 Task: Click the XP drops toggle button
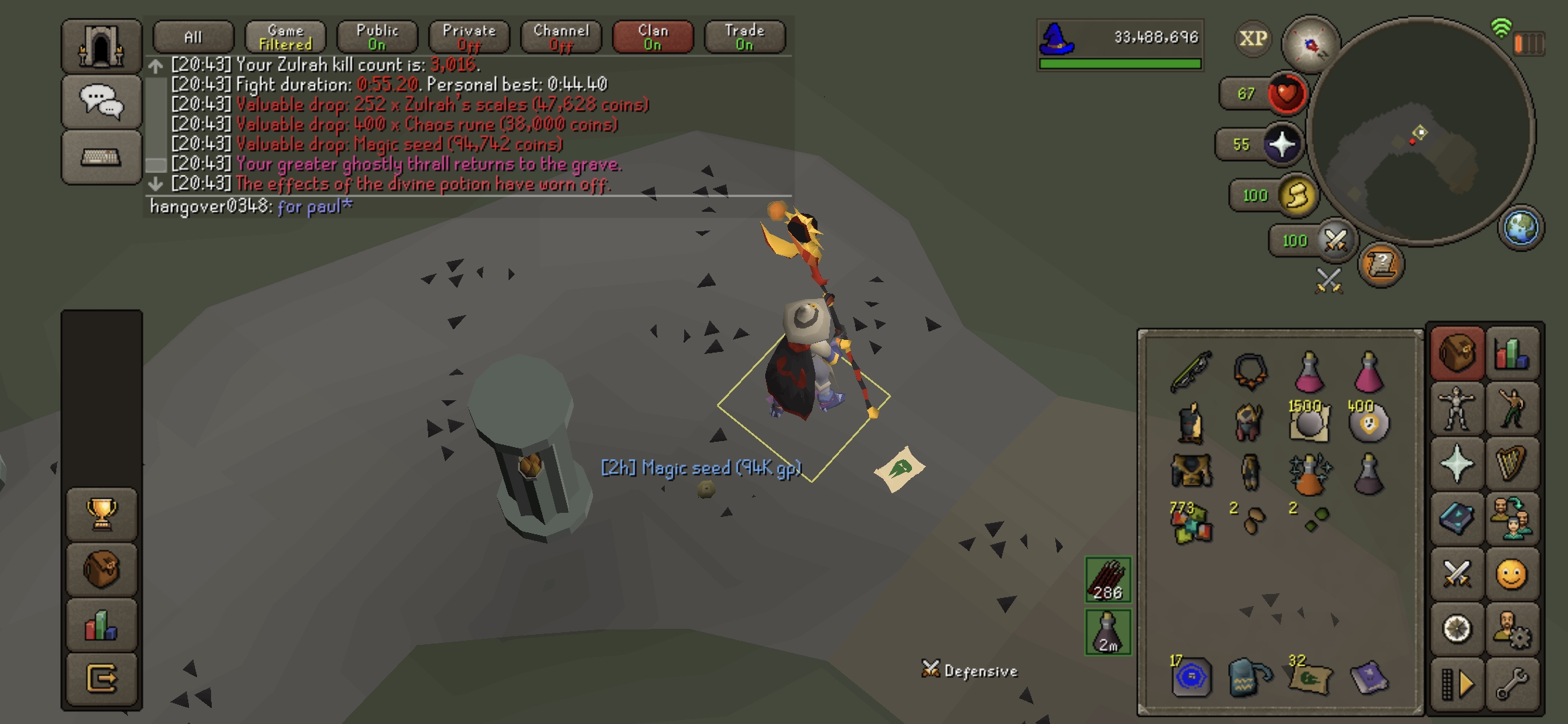(x=1253, y=39)
